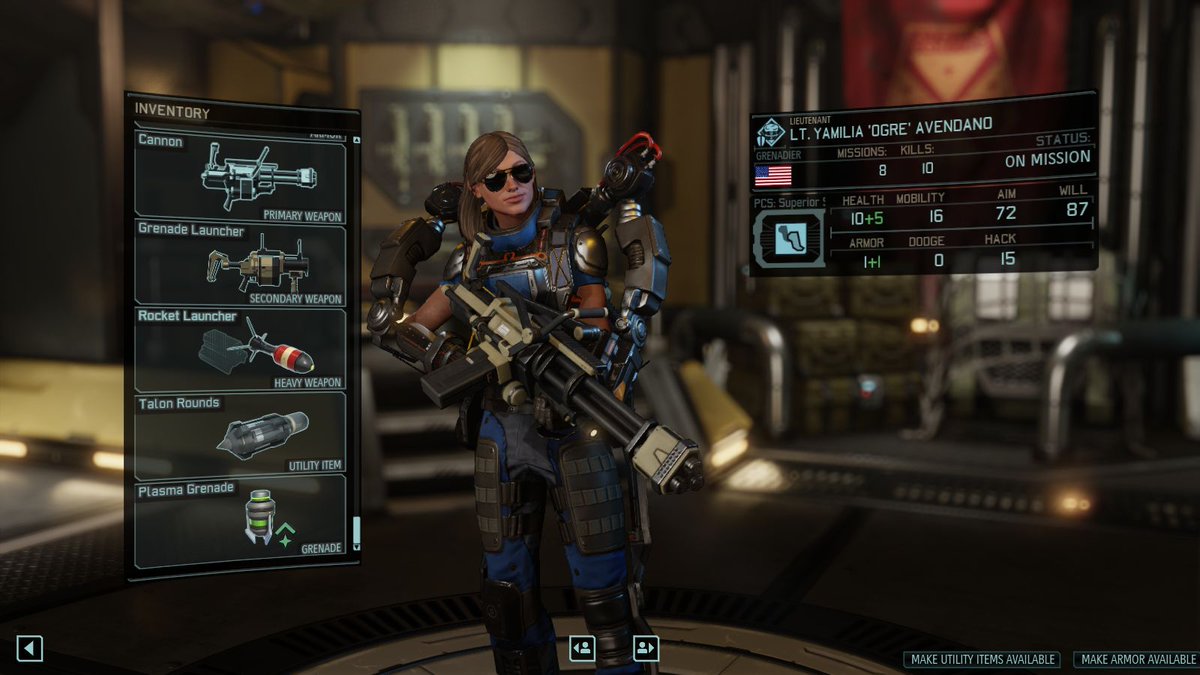Click the back arrow button

(29, 648)
